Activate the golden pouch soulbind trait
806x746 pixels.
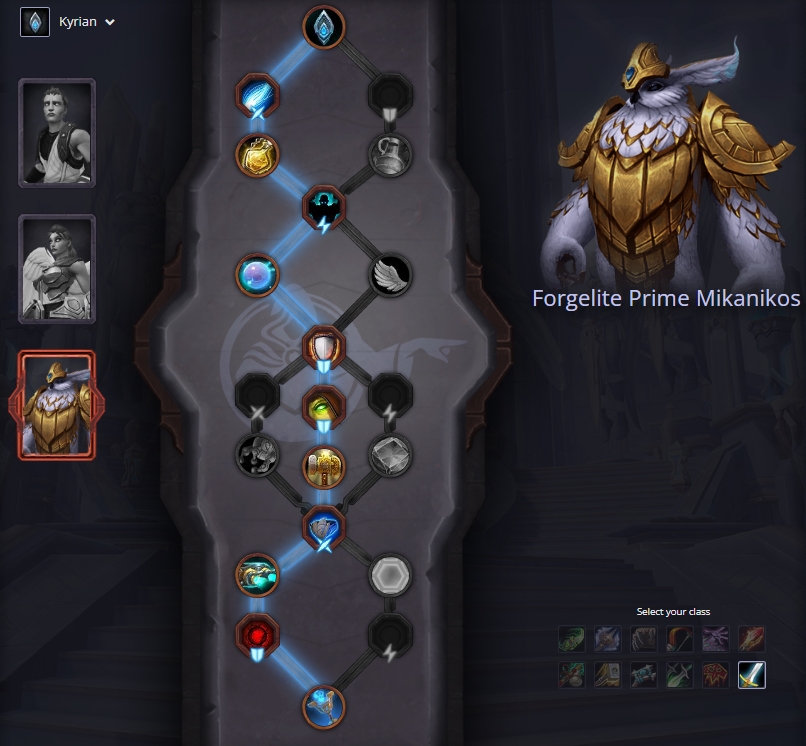(x=257, y=155)
